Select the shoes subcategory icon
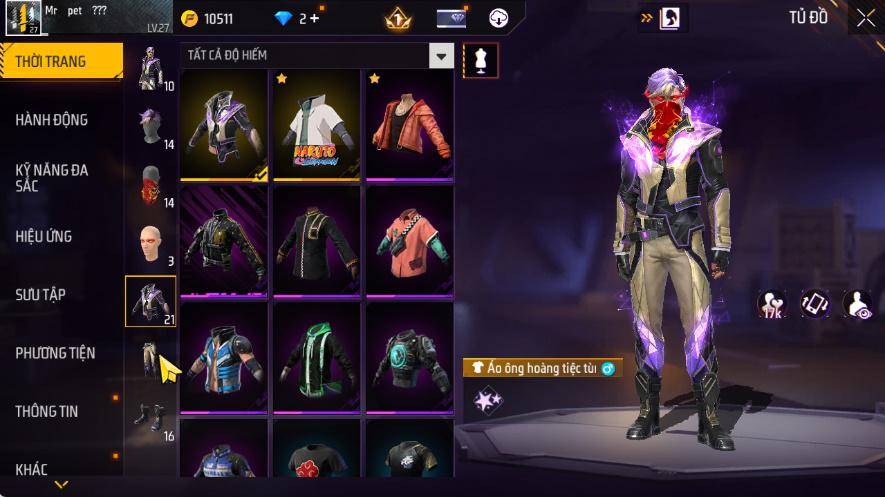The height and width of the screenshot is (497, 885). click(x=150, y=416)
